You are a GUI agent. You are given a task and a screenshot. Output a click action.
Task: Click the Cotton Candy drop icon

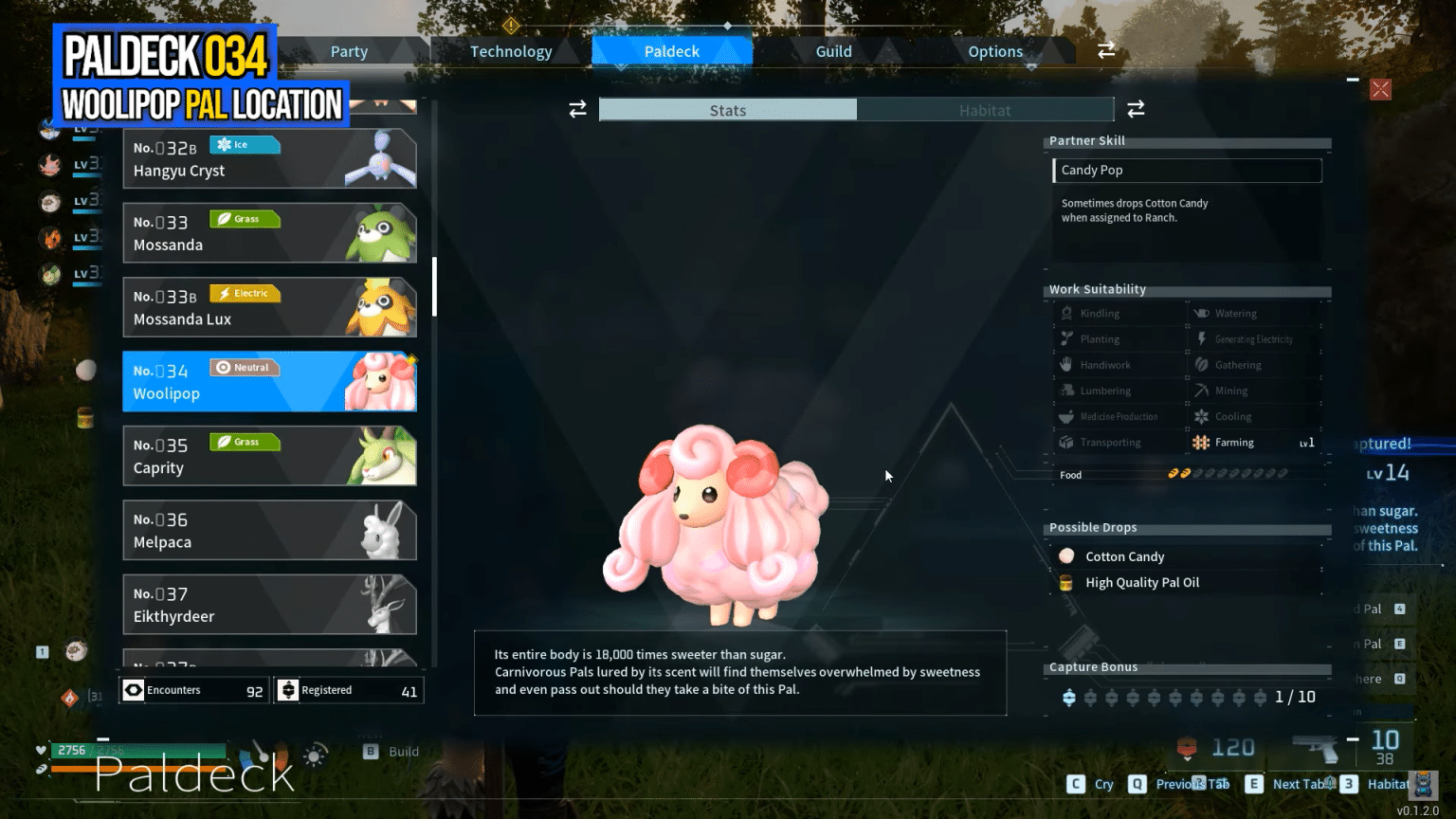click(1067, 556)
